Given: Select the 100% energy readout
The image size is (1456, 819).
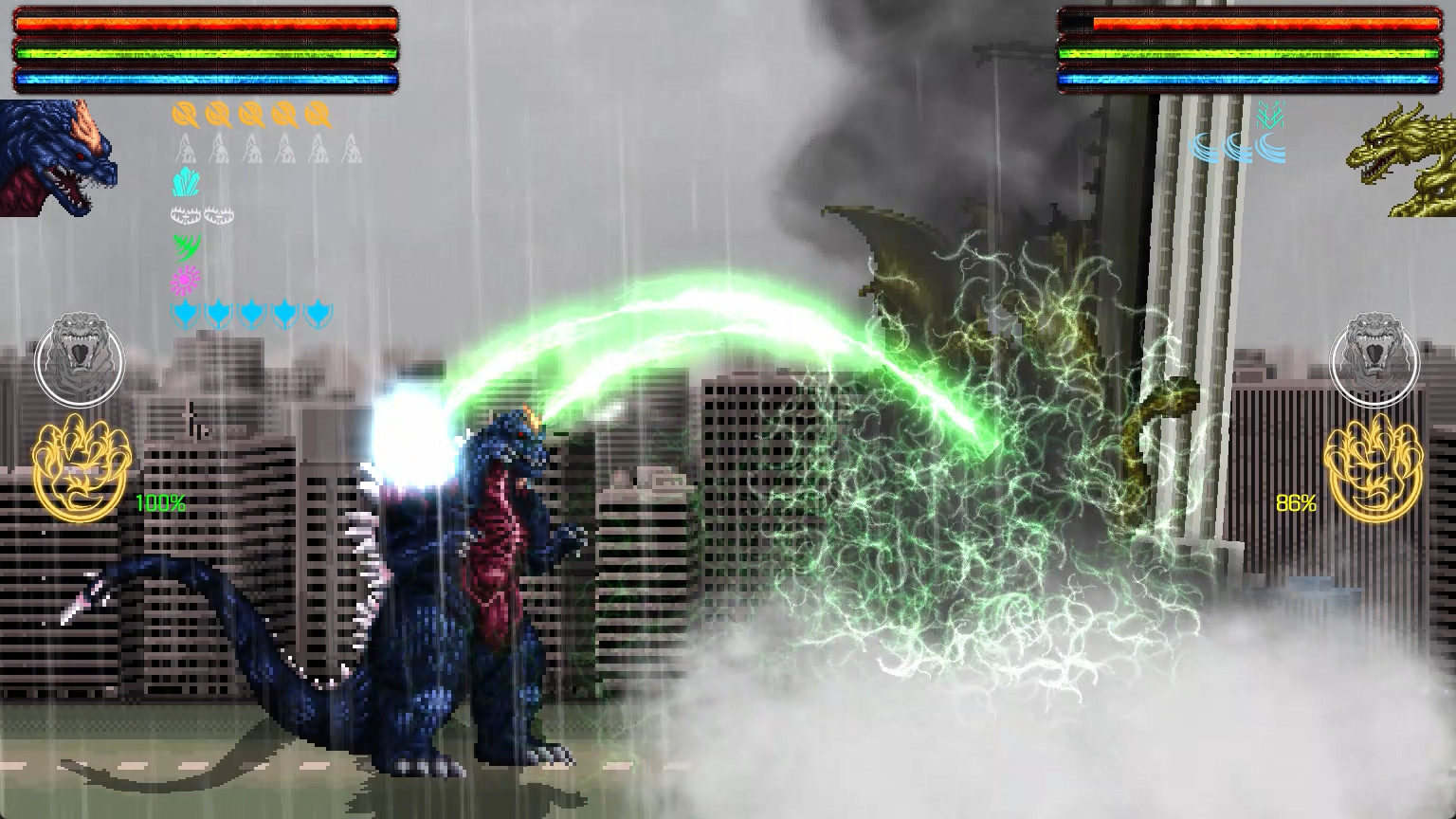Looking at the screenshot, I should pos(159,504).
